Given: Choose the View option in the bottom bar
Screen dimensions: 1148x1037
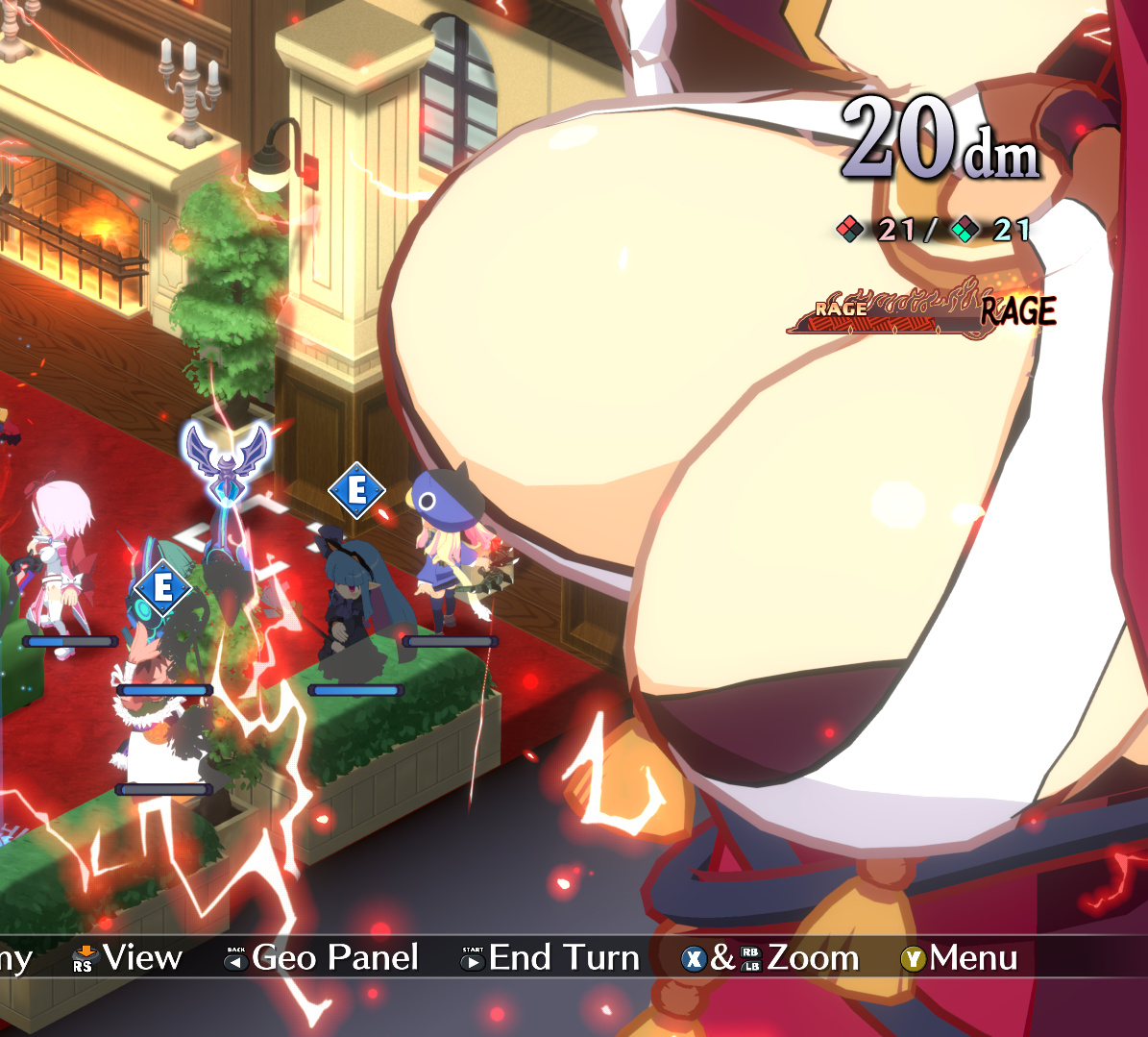Looking at the screenshot, I should tap(128, 958).
